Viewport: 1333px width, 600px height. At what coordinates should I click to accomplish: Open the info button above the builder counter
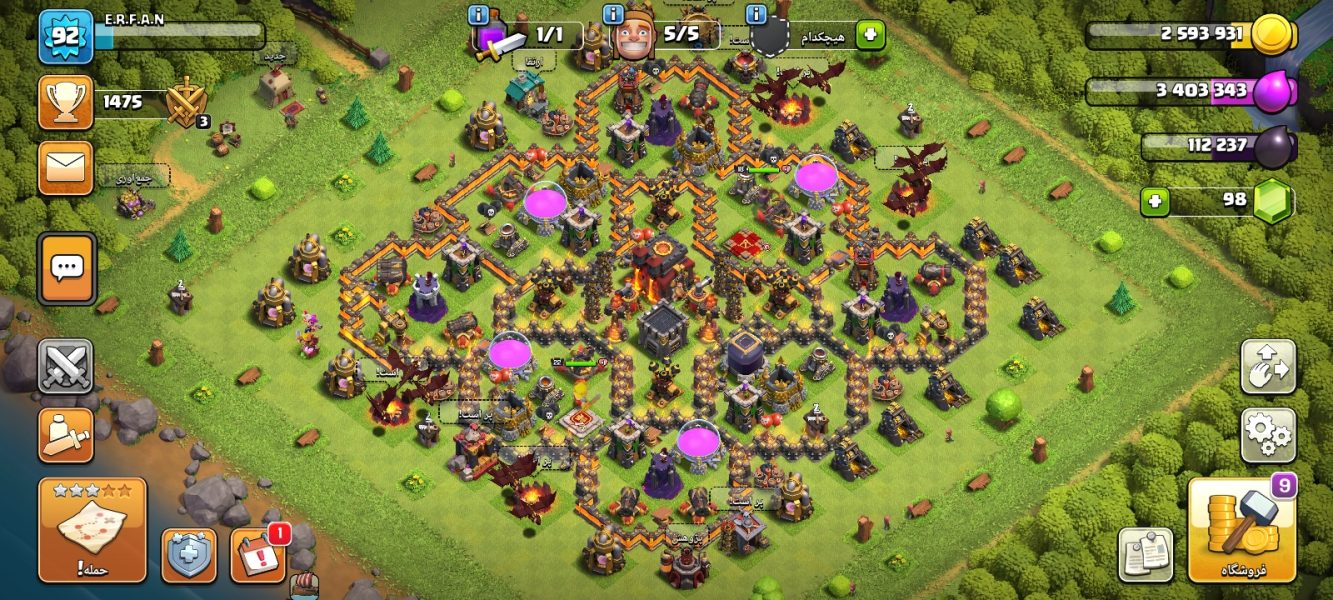pos(614,14)
